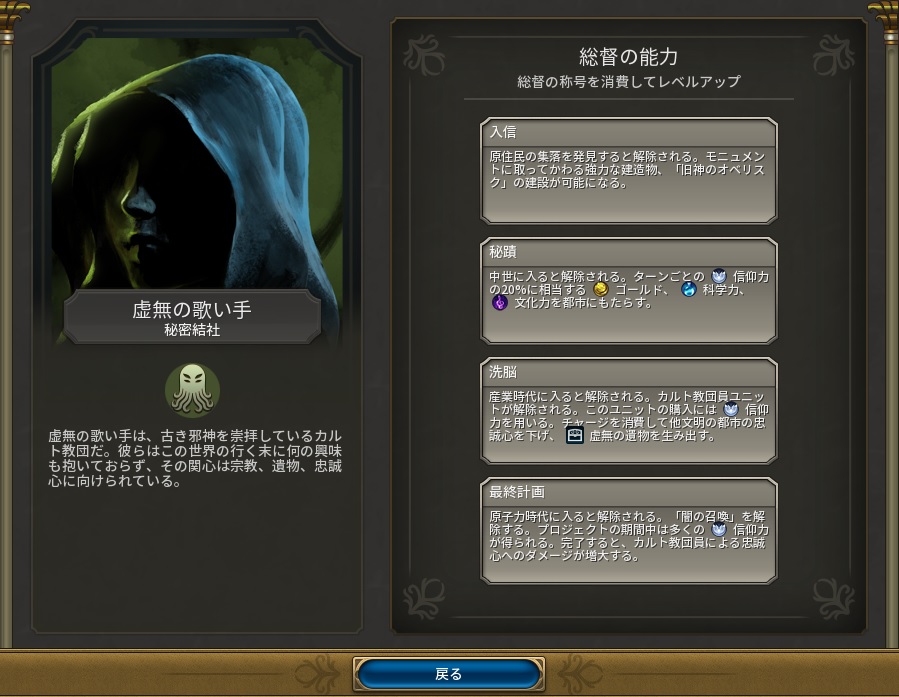Choose the 秘蹟 ability panel

629,290
